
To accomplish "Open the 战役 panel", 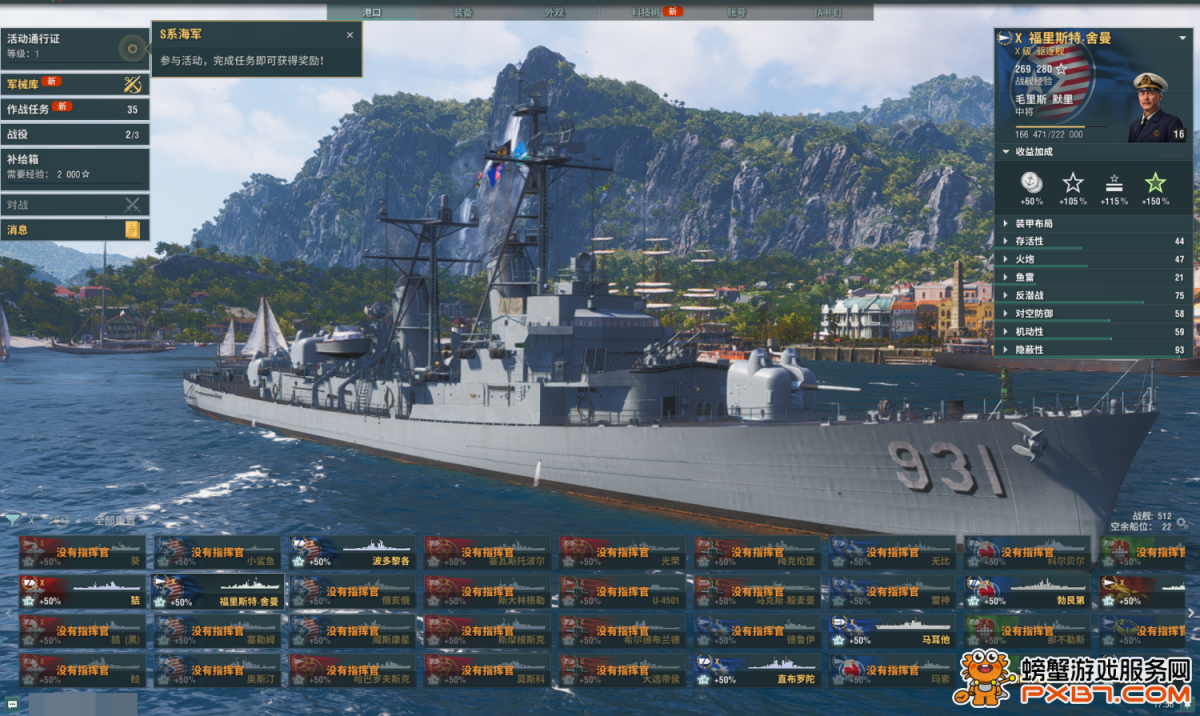I will point(75,134).
